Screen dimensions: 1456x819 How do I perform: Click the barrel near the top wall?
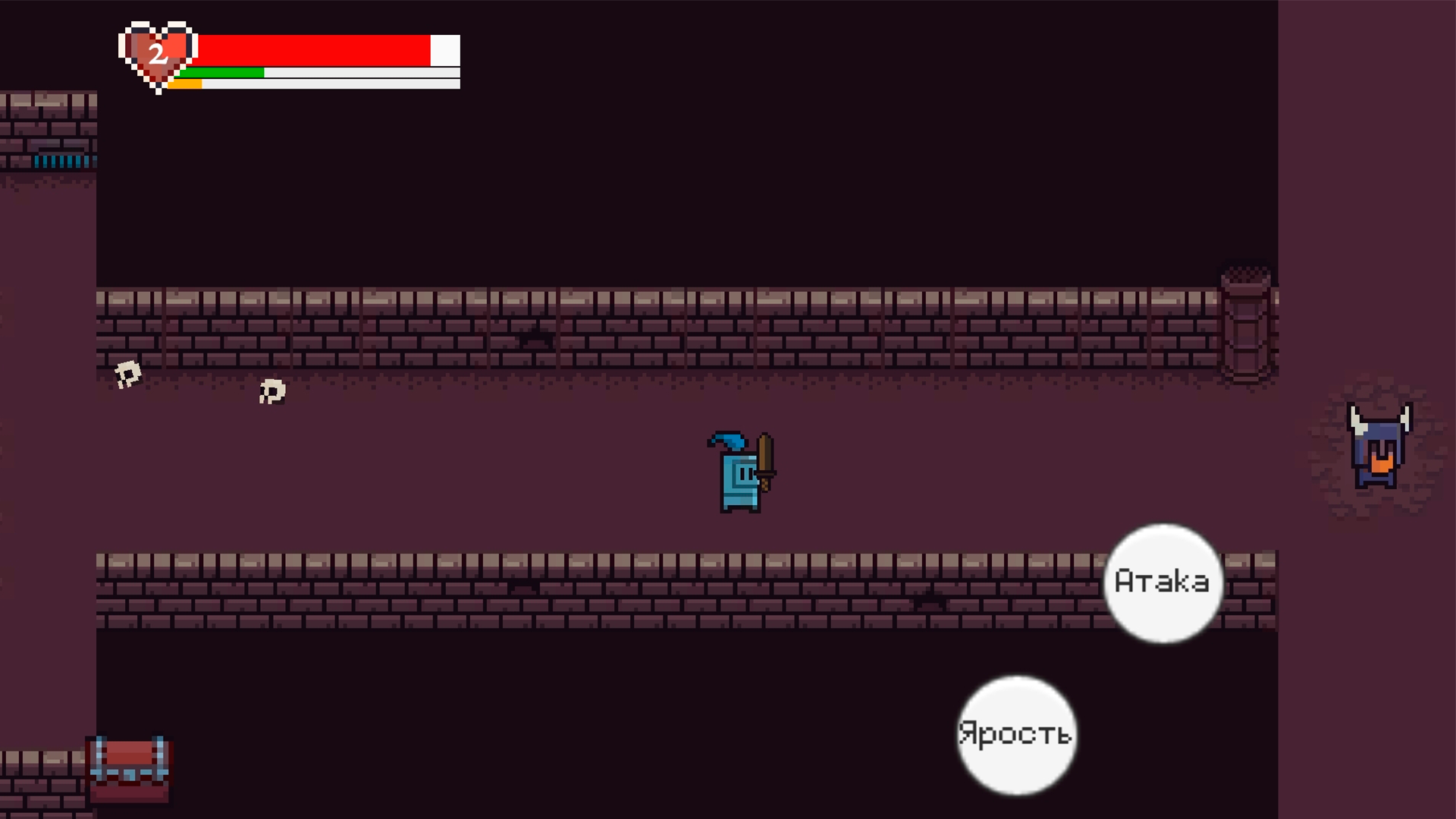pos(1246,326)
